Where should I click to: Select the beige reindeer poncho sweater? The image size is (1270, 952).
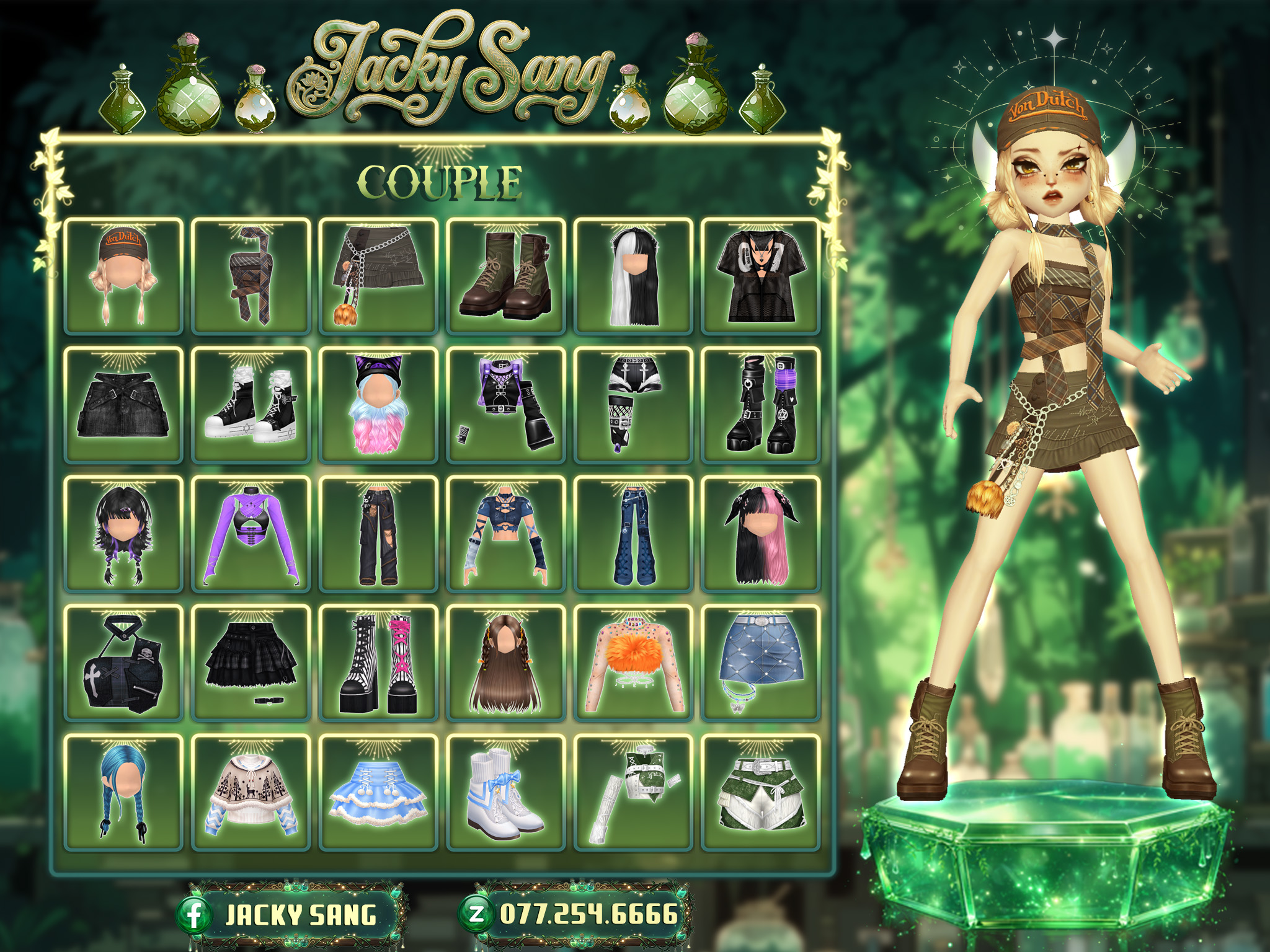click(251, 791)
